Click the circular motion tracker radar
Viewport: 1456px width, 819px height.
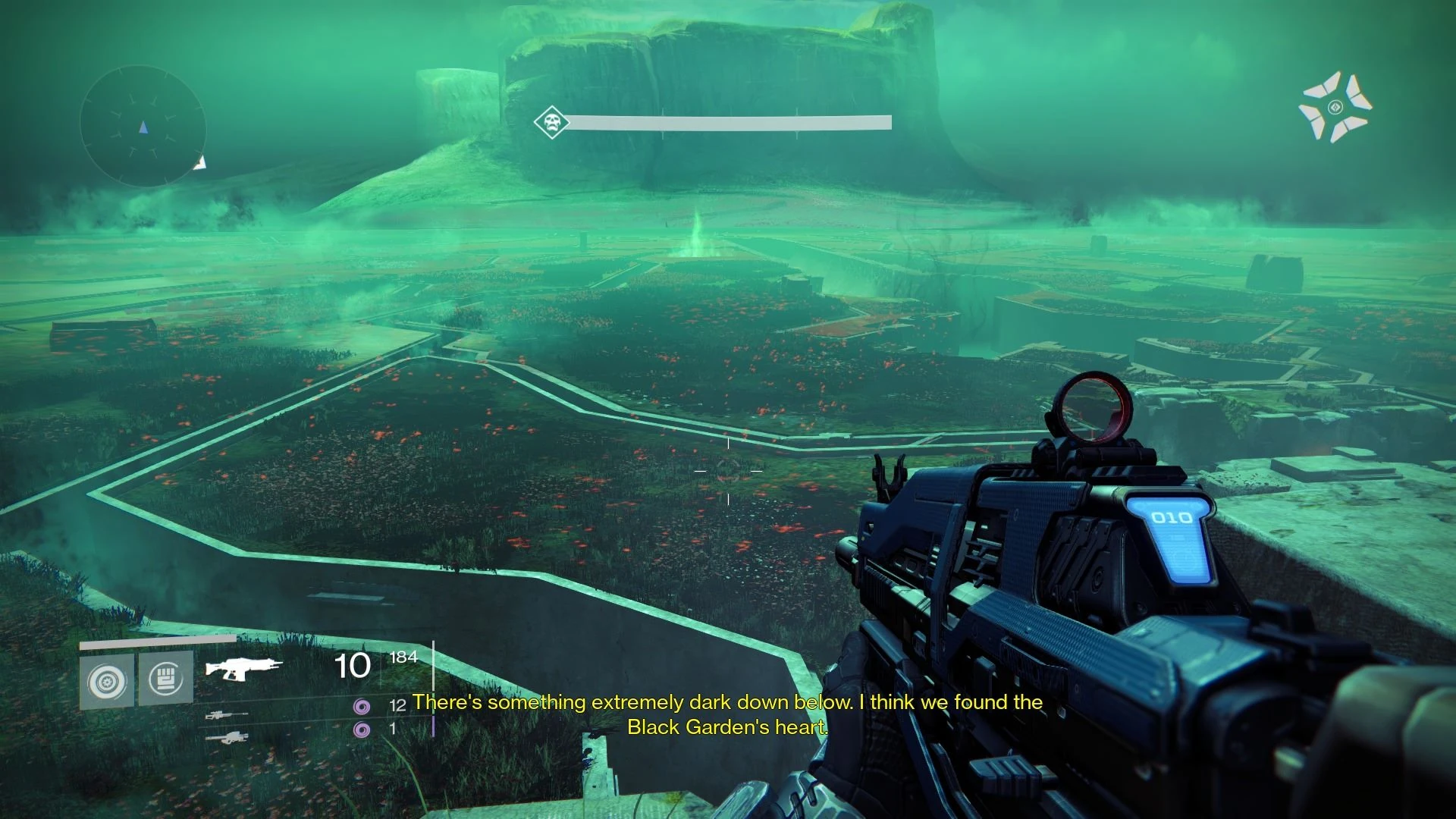coord(143,127)
